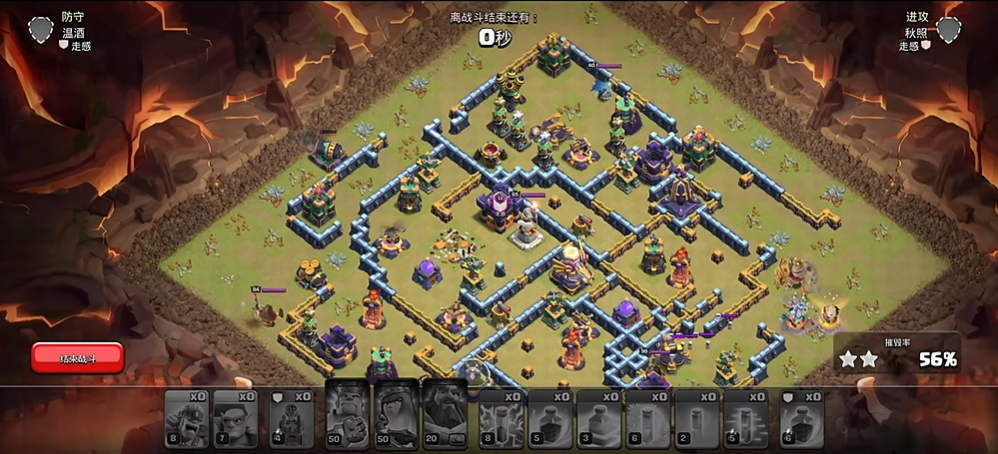
Task: Select the clan castle siege machine slot
Action: point(291,418)
